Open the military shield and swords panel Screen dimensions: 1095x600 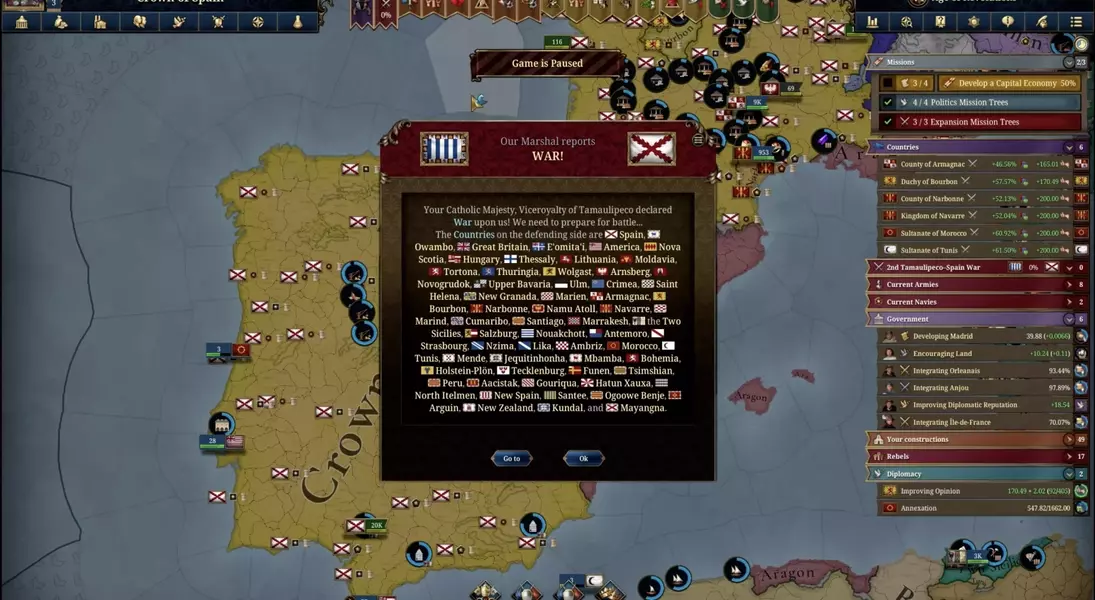tap(218, 22)
